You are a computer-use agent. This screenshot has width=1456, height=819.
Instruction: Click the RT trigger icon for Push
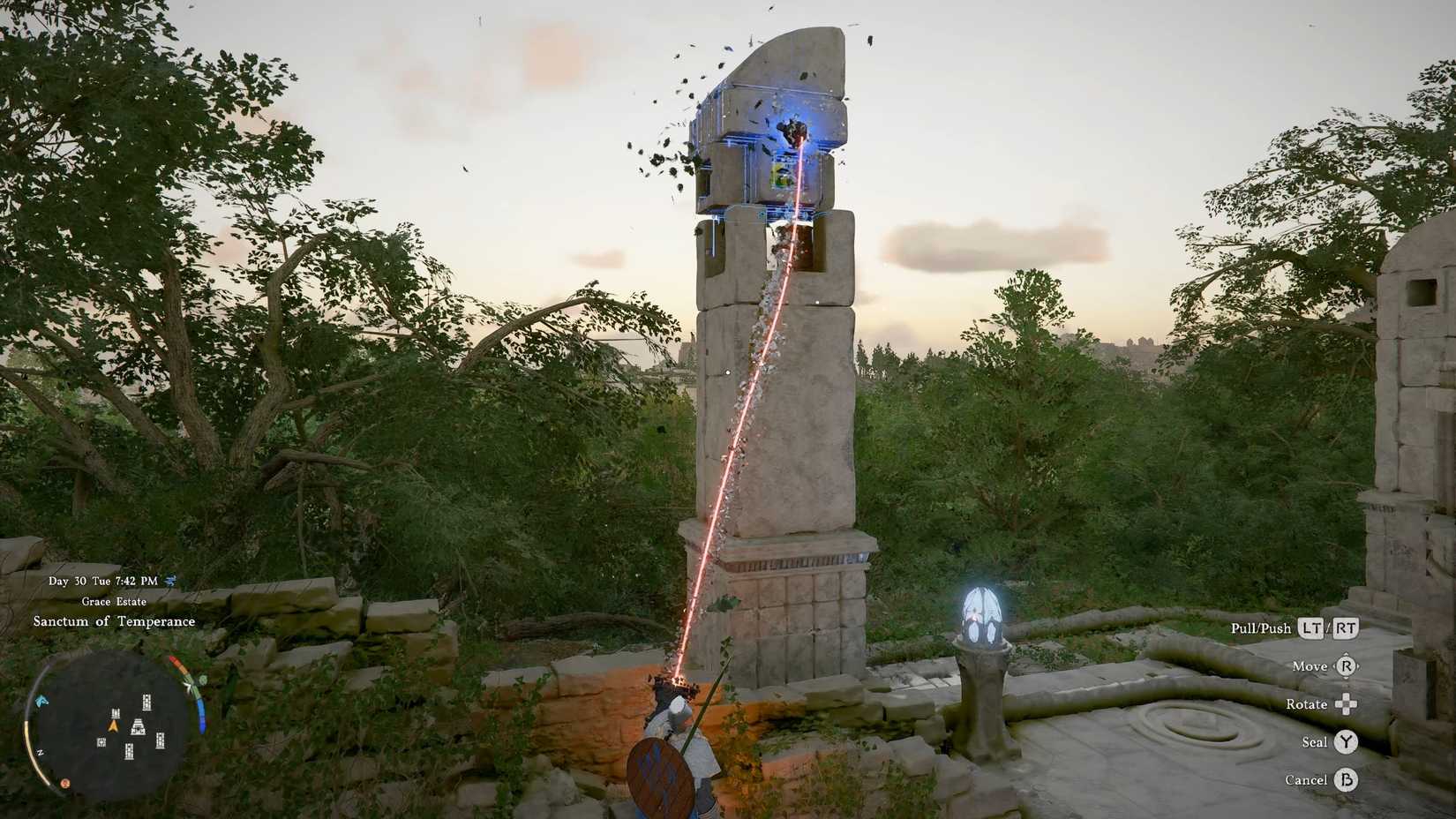(1346, 628)
